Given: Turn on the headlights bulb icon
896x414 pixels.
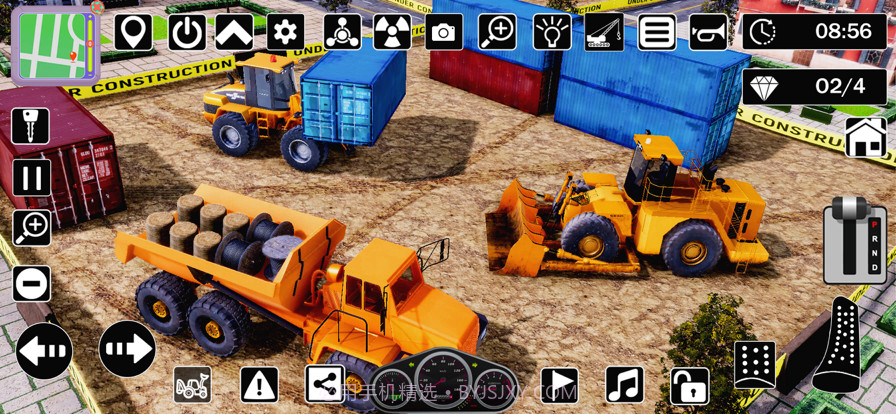Looking at the screenshot, I should (551, 32).
